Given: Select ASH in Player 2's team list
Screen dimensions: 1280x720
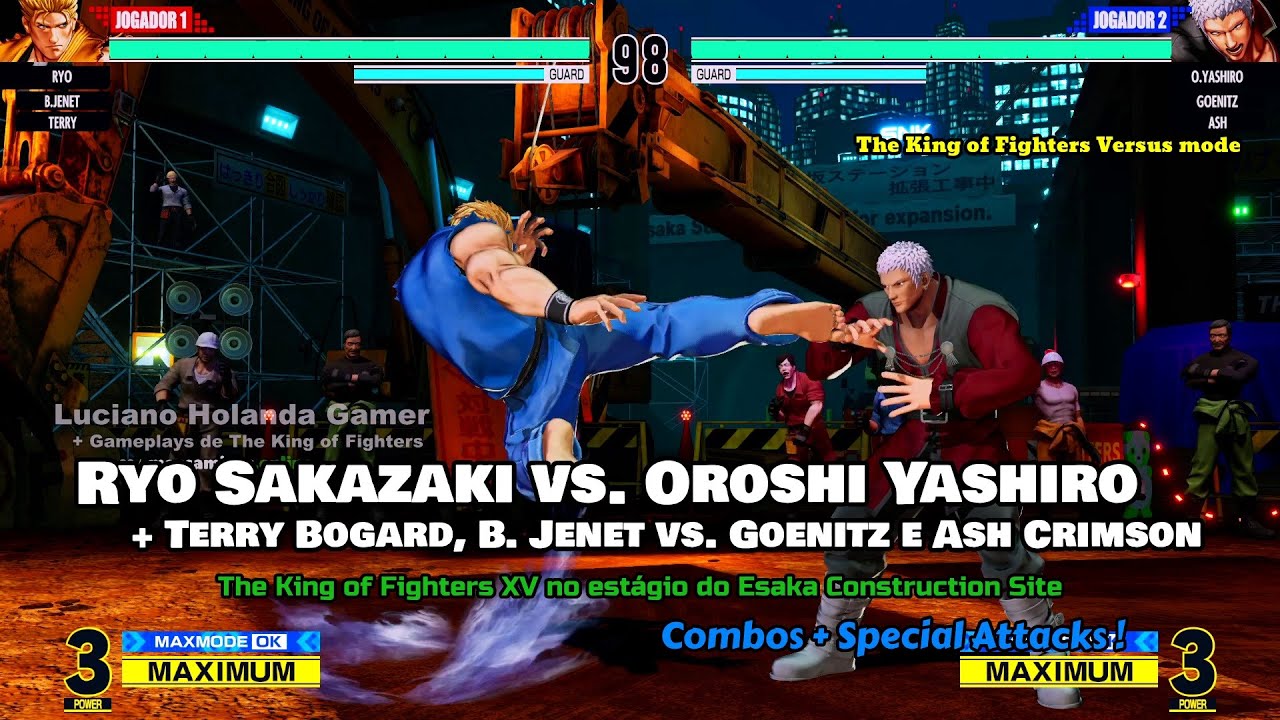Looking at the screenshot, I should (x=1217, y=123).
